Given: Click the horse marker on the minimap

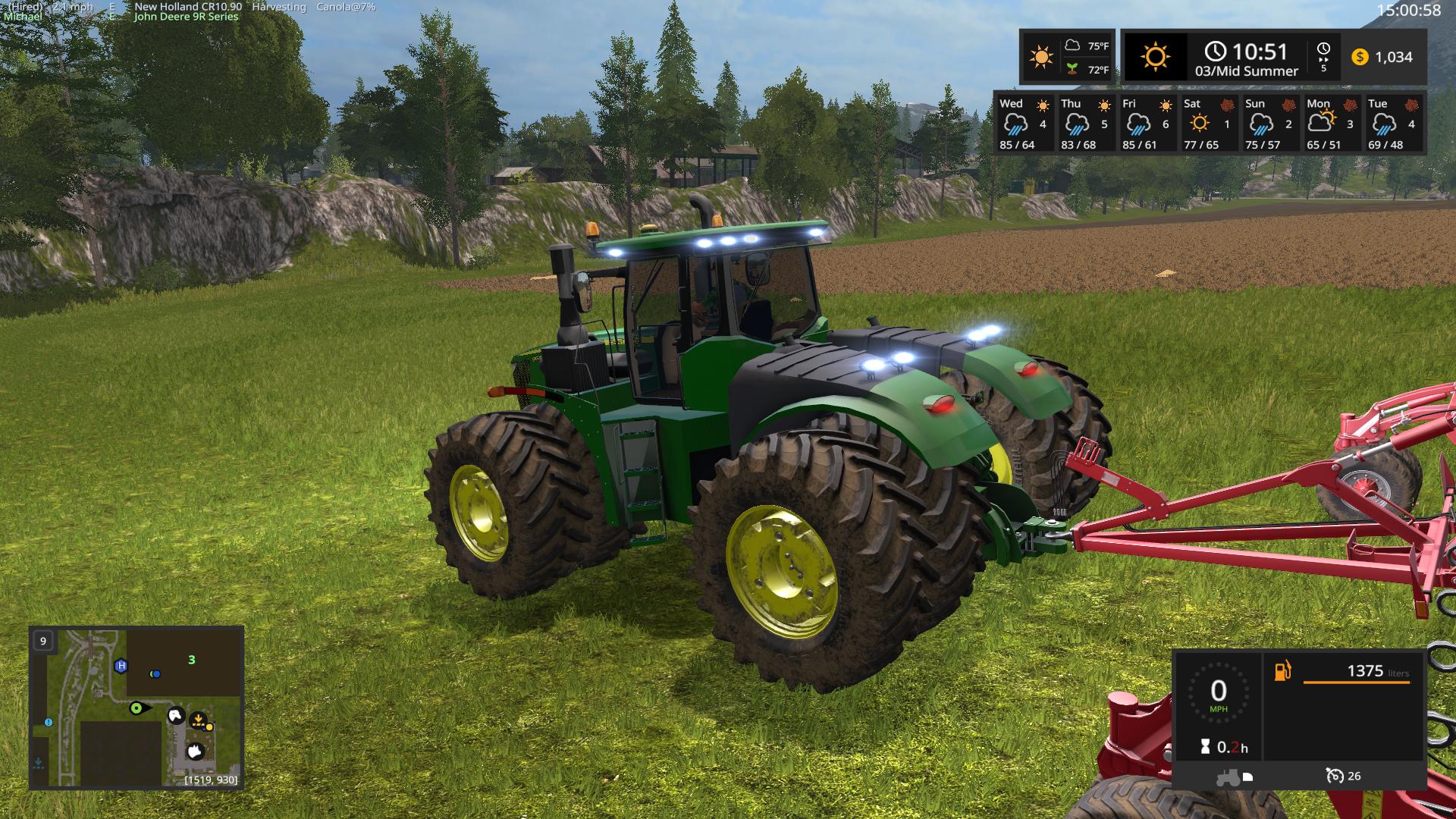Looking at the screenshot, I should [176, 715].
